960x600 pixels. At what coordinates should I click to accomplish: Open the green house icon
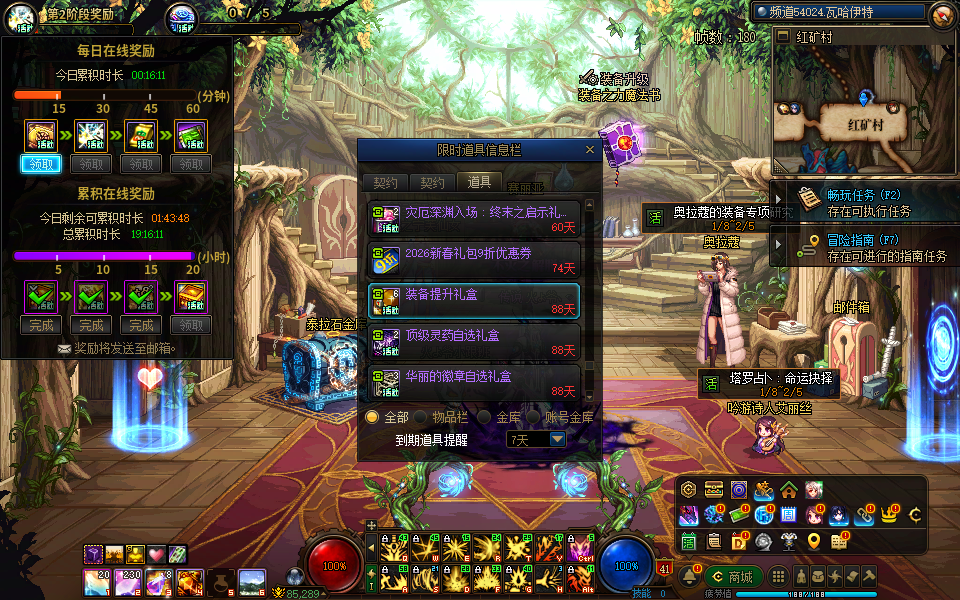789,489
